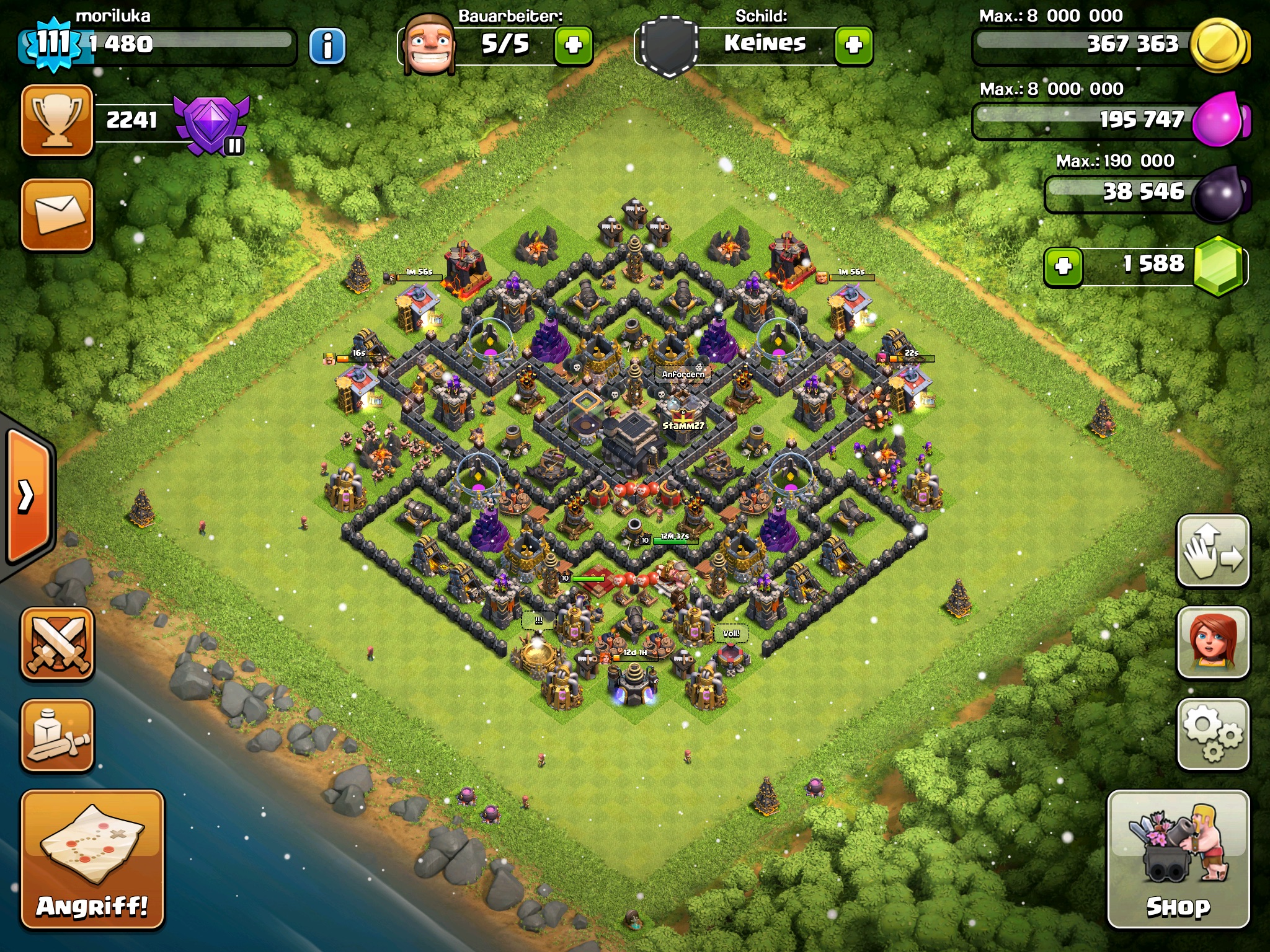Expand the orange chat side arrow
This screenshot has height=952, width=1270.
[x=28, y=496]
